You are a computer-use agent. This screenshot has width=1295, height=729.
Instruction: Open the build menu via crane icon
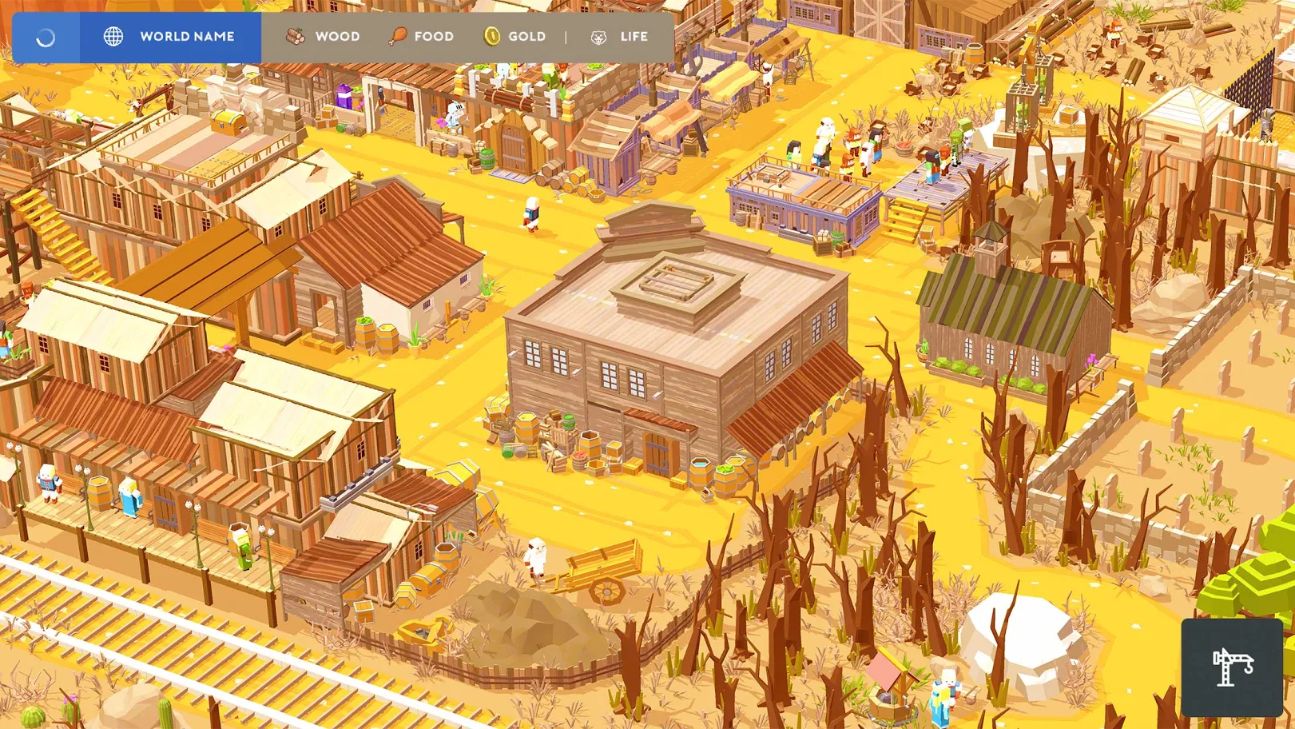pyautogui.click(x=1233, y=668)
